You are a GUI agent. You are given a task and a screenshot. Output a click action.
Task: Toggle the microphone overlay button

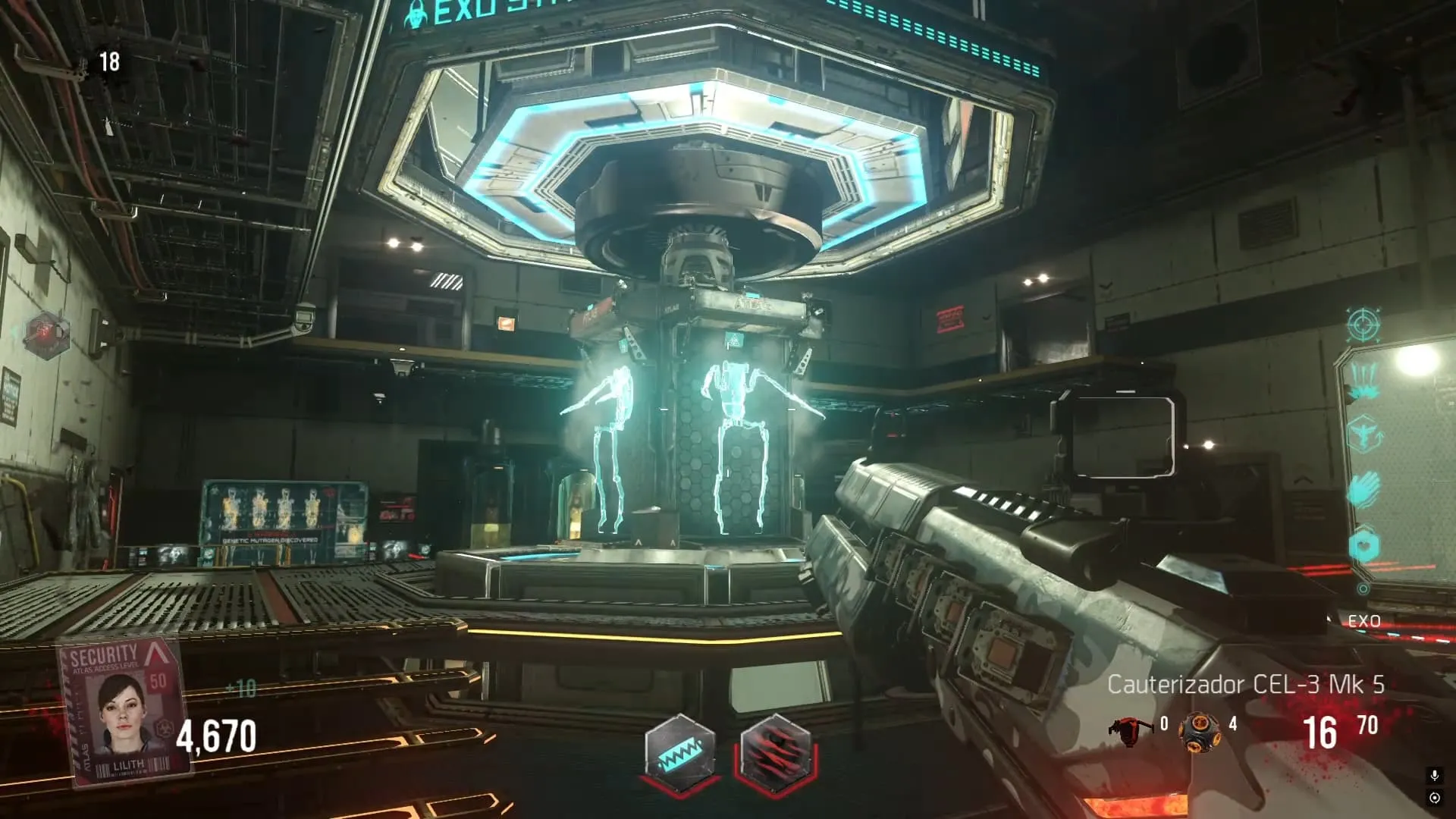point(1434,775)
